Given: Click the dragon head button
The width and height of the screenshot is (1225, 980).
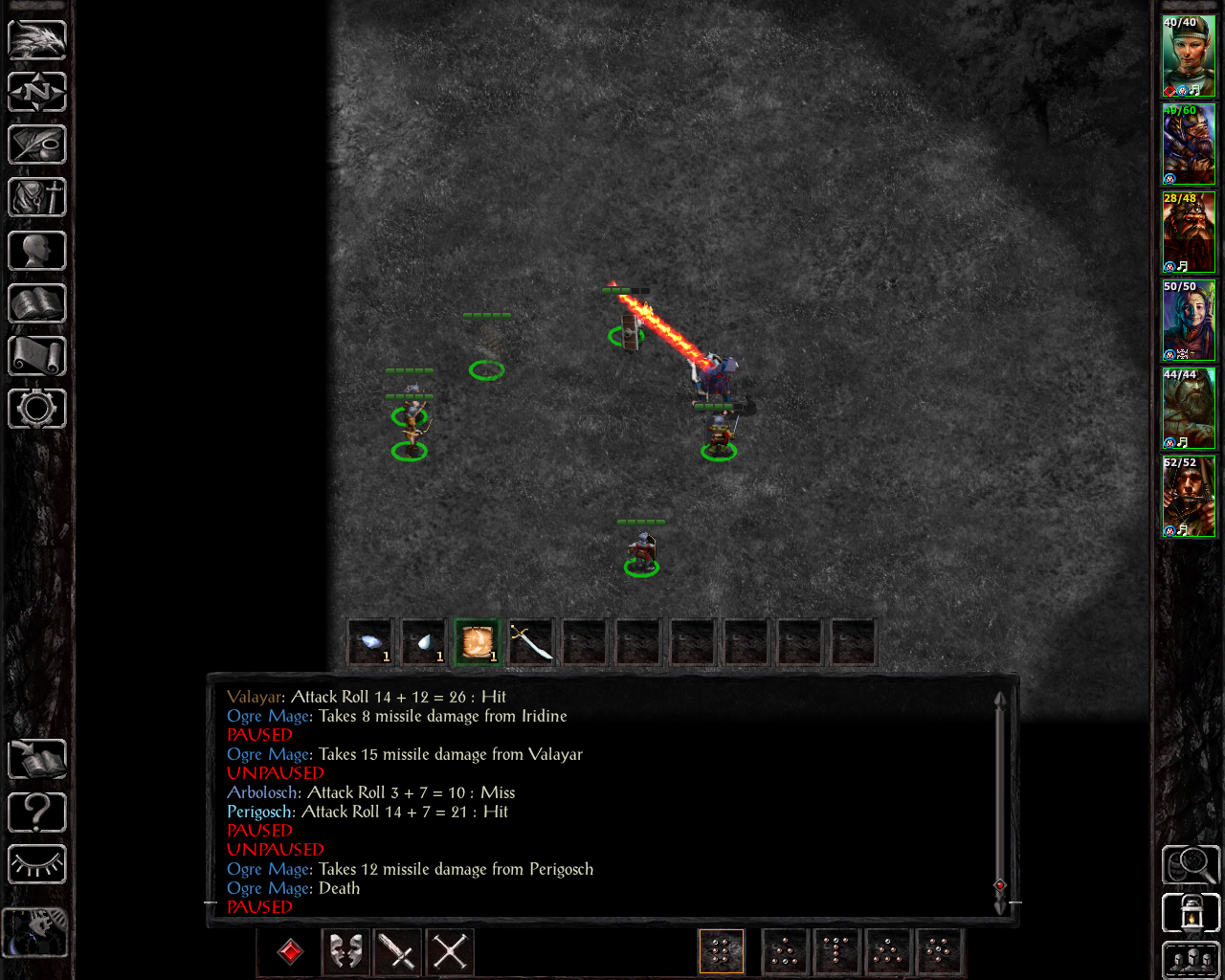Looking at the screenshot, I should click(x=37, y=39).
